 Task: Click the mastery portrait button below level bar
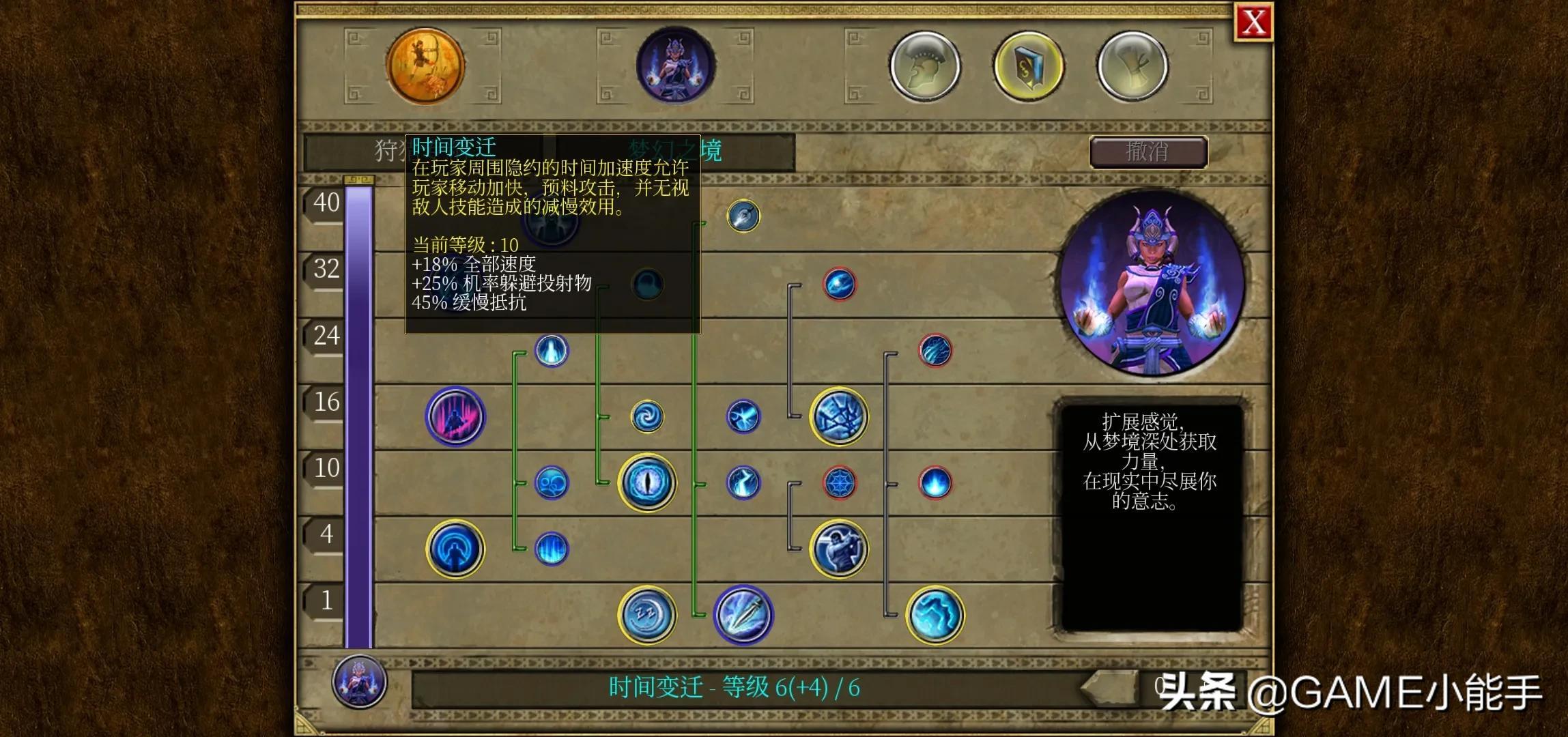pos(360,681)
